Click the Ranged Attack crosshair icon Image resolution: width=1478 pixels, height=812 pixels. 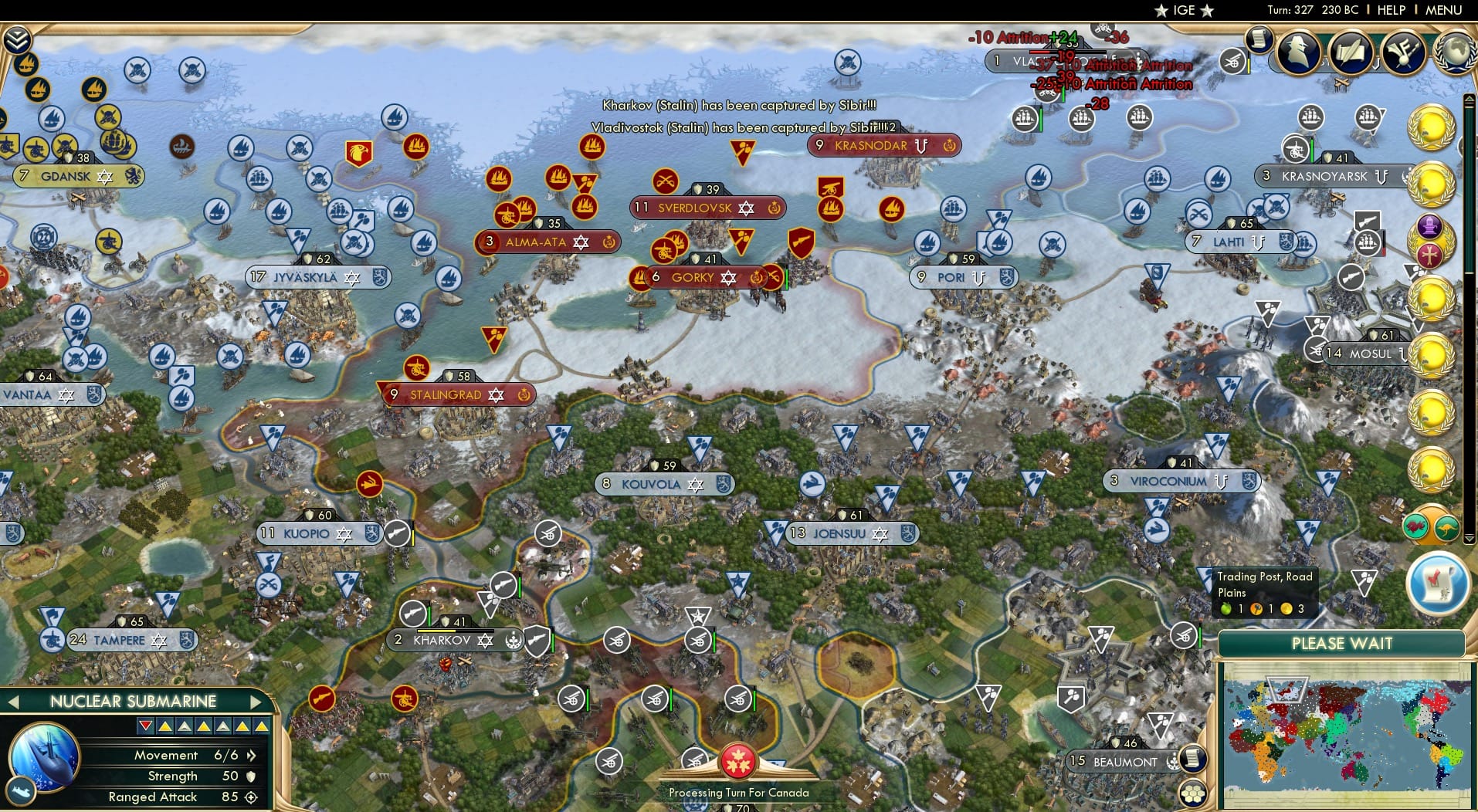coord(250,797)
